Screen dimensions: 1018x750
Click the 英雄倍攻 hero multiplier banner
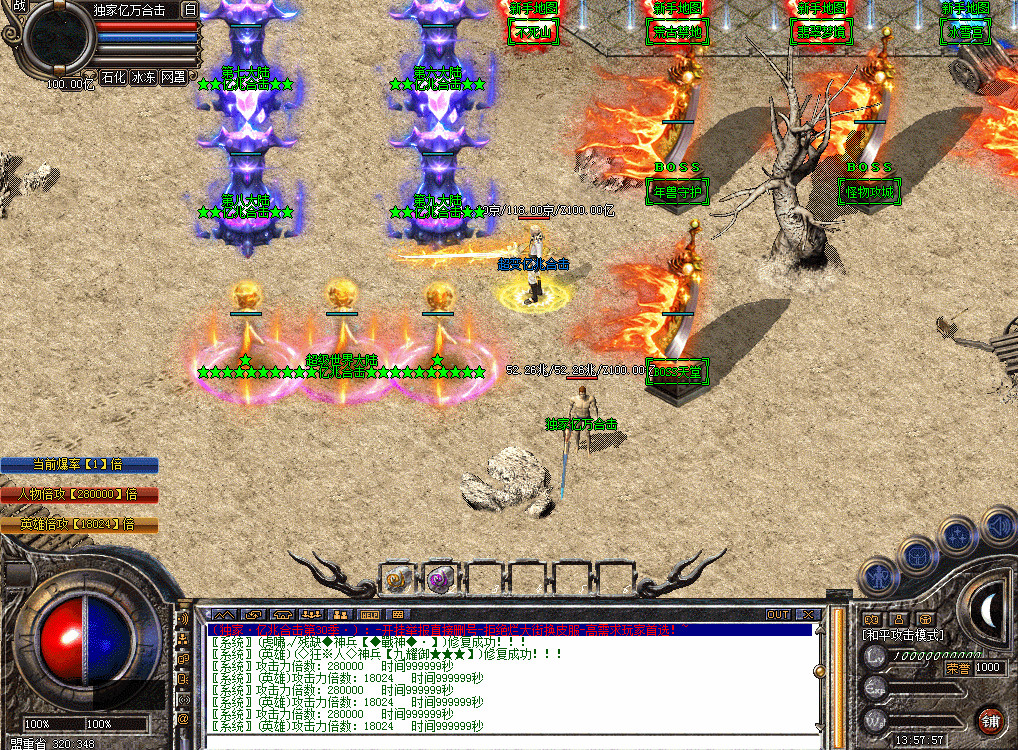79,524
